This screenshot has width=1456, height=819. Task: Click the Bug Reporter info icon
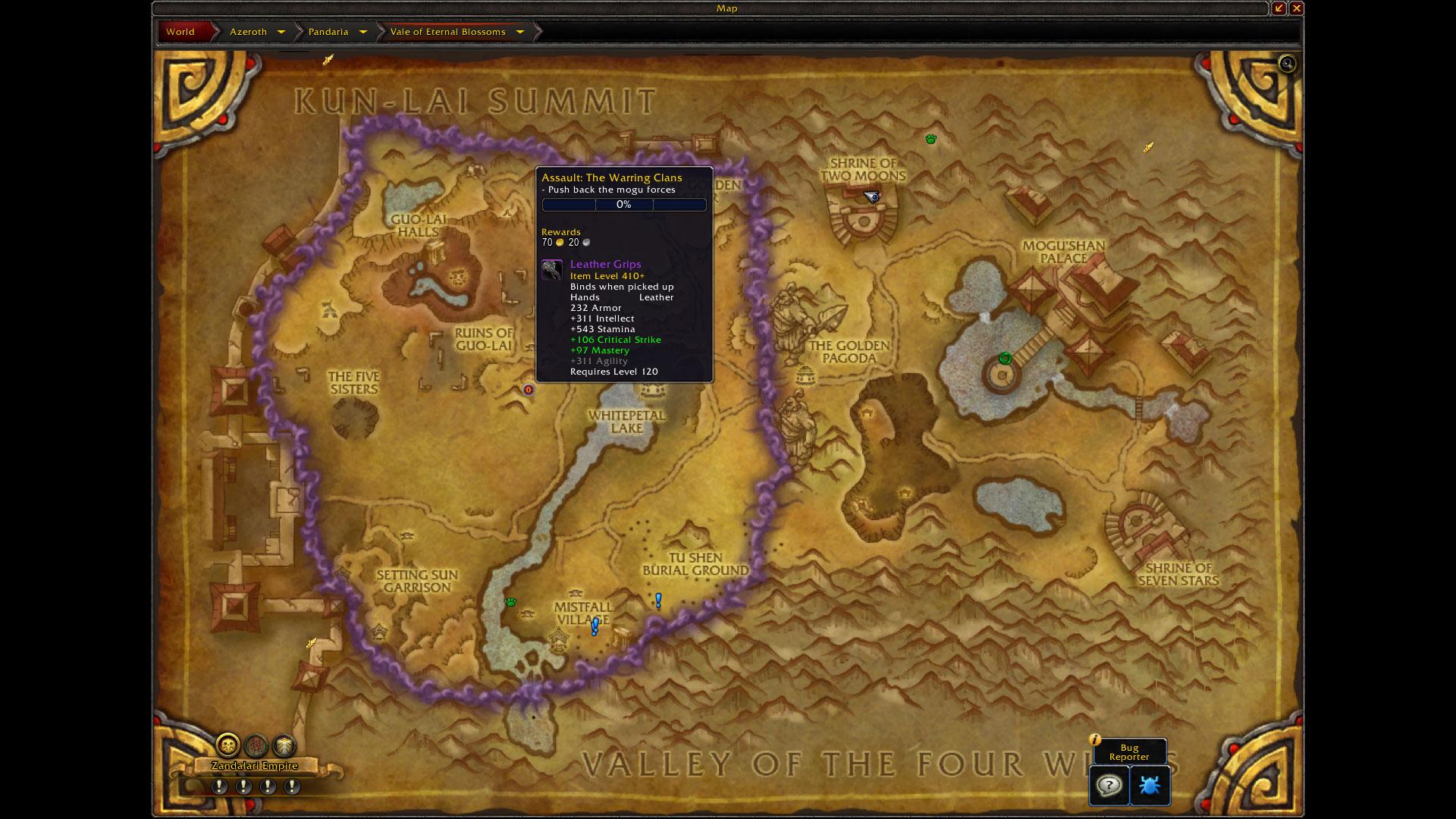(1094, 739)
